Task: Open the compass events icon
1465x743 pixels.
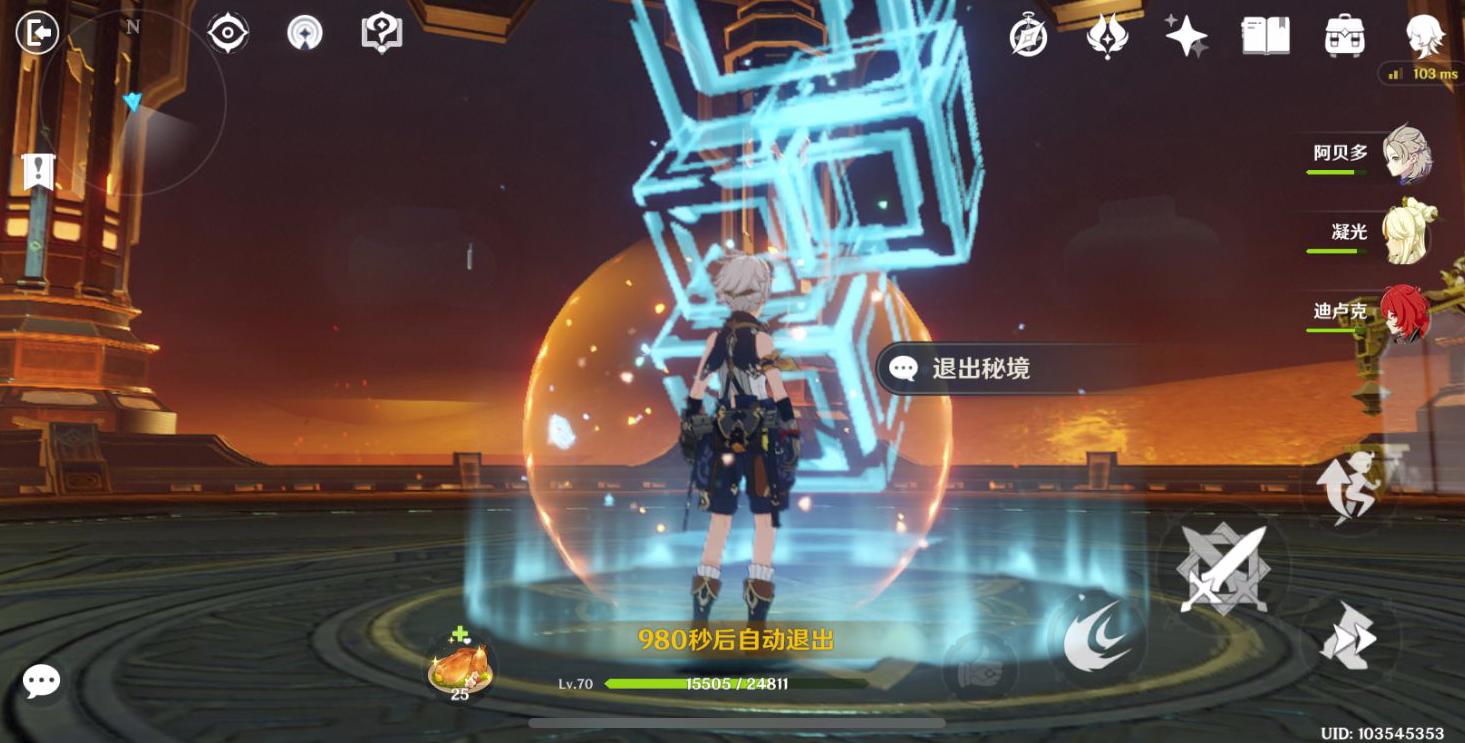Action: 1028,36
